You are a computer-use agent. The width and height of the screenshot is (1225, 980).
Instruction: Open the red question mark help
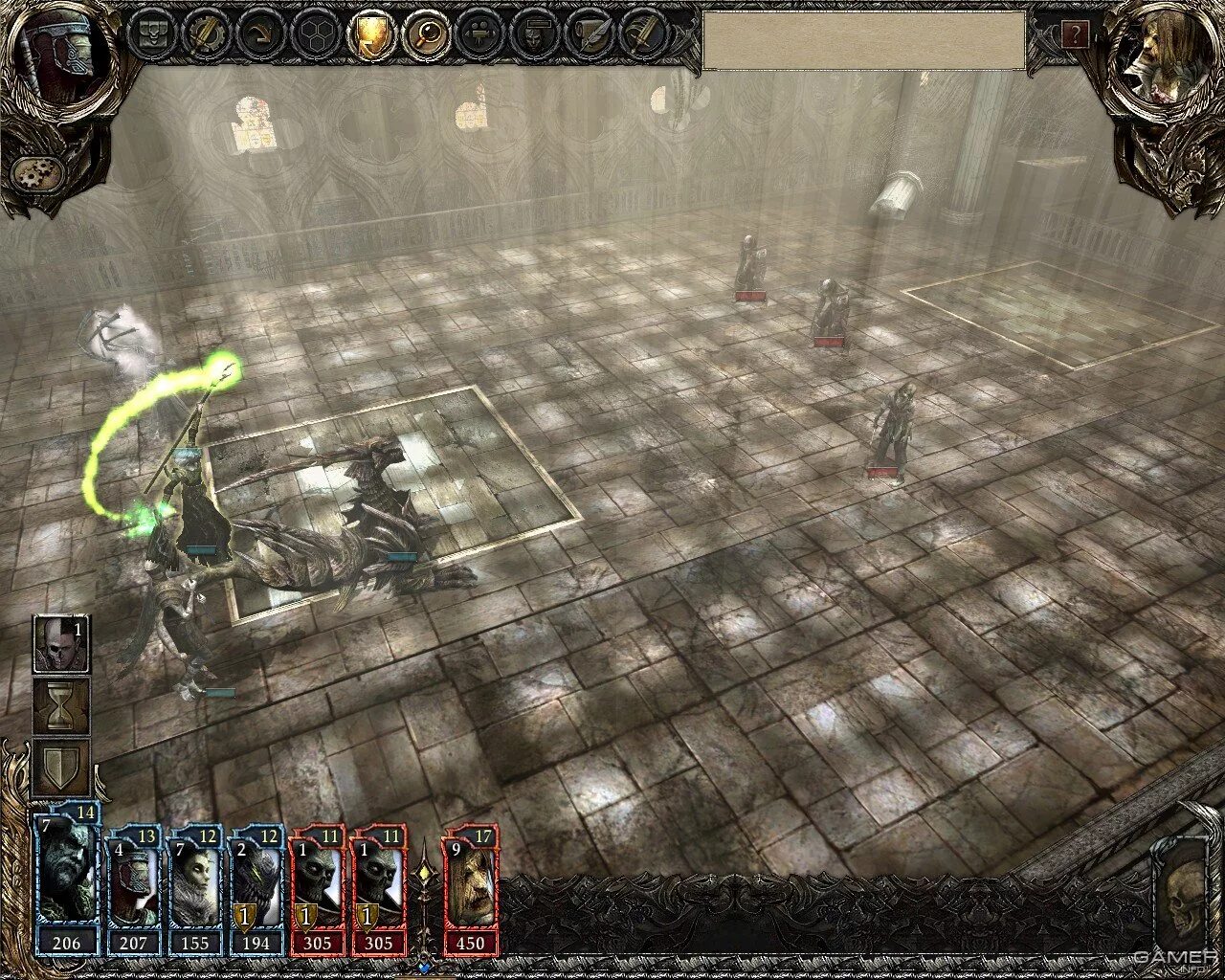pyautogui.click(x=1075, y=36)
